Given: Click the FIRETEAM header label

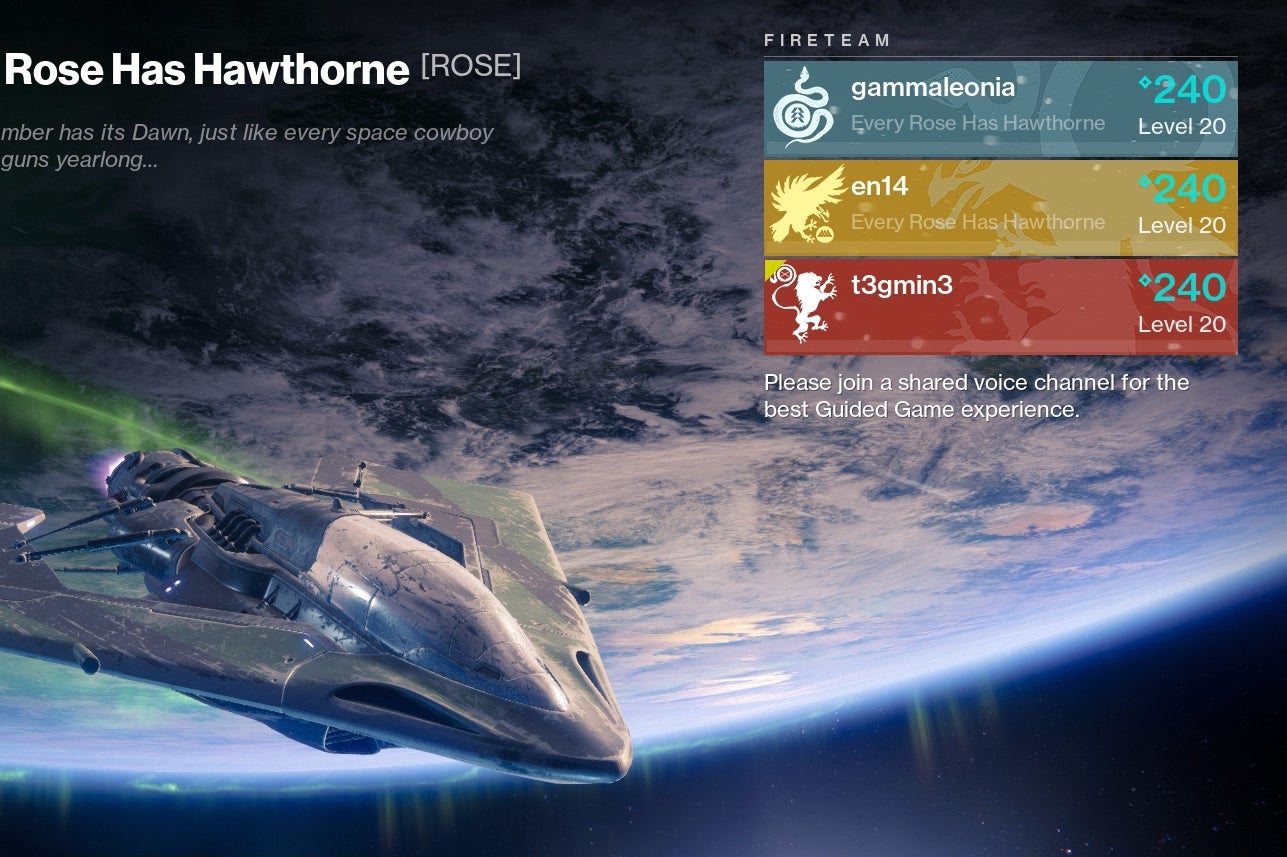Looking at the screenshot, I should click(x=827, y=40).
